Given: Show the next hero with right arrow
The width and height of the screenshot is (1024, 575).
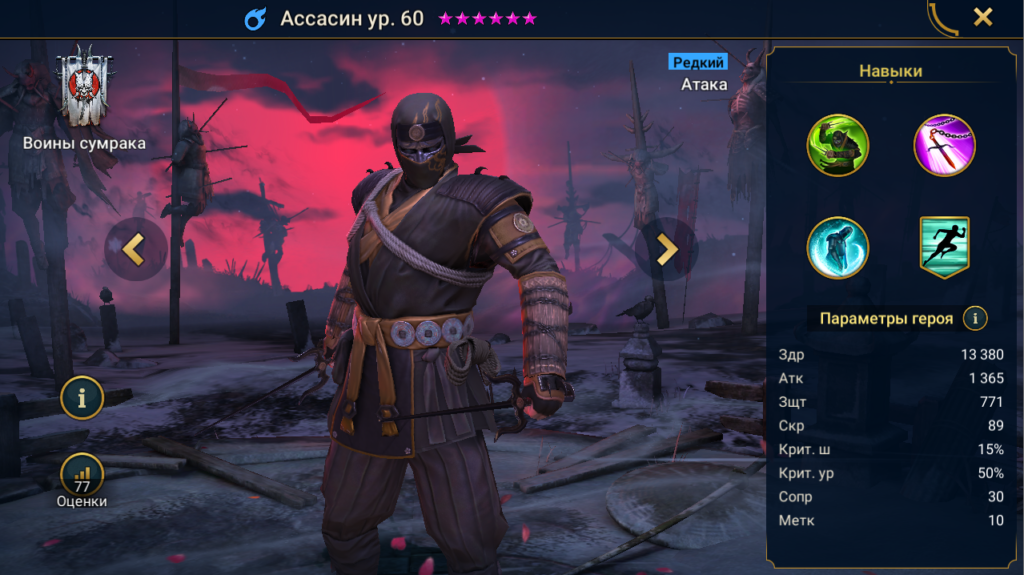Looking at the screenshot, I should pos(666,249).
